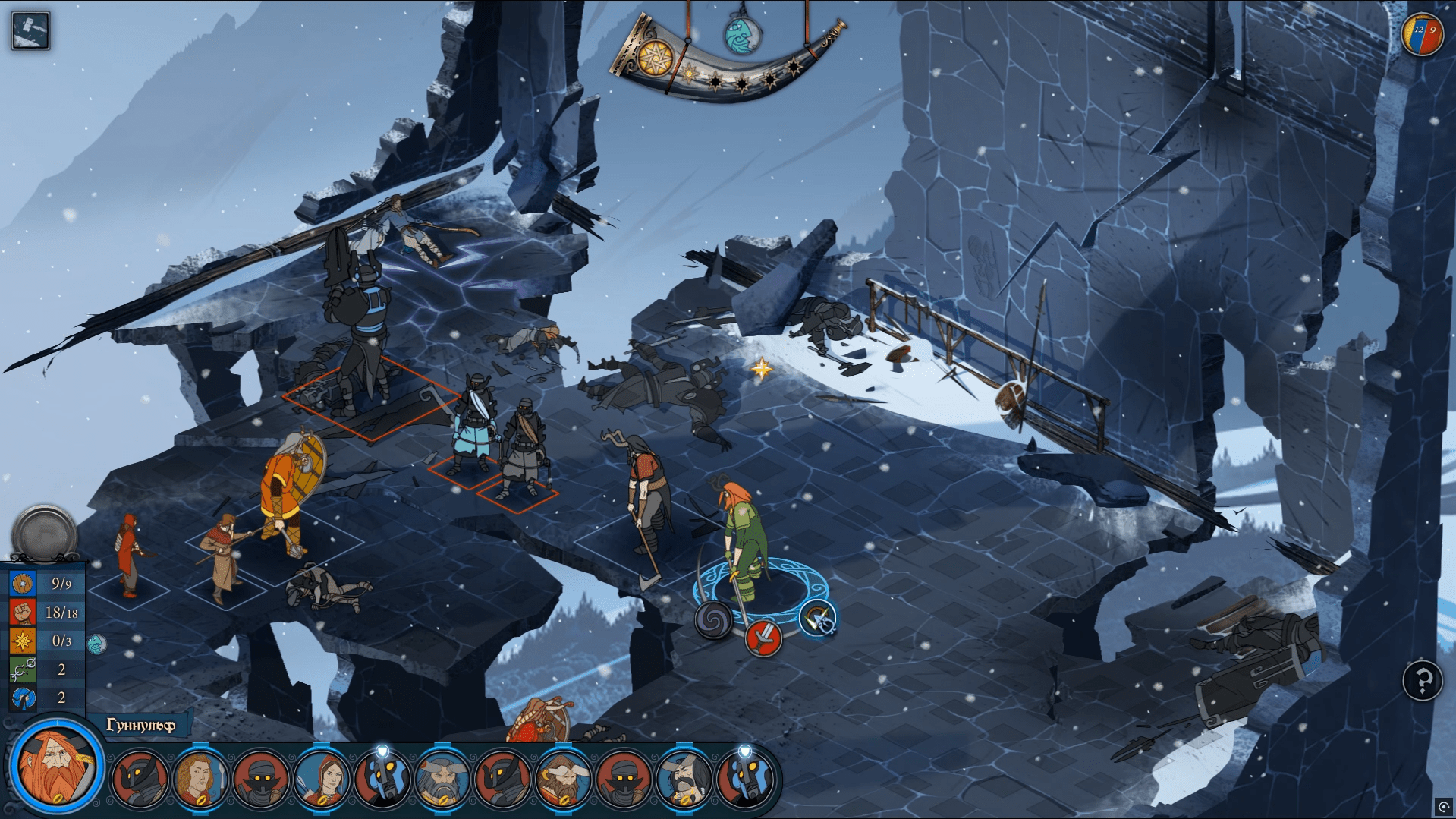Select the grey spiral special ability icon
Viewport: 1456px width, 819px height.
[714, 620]
